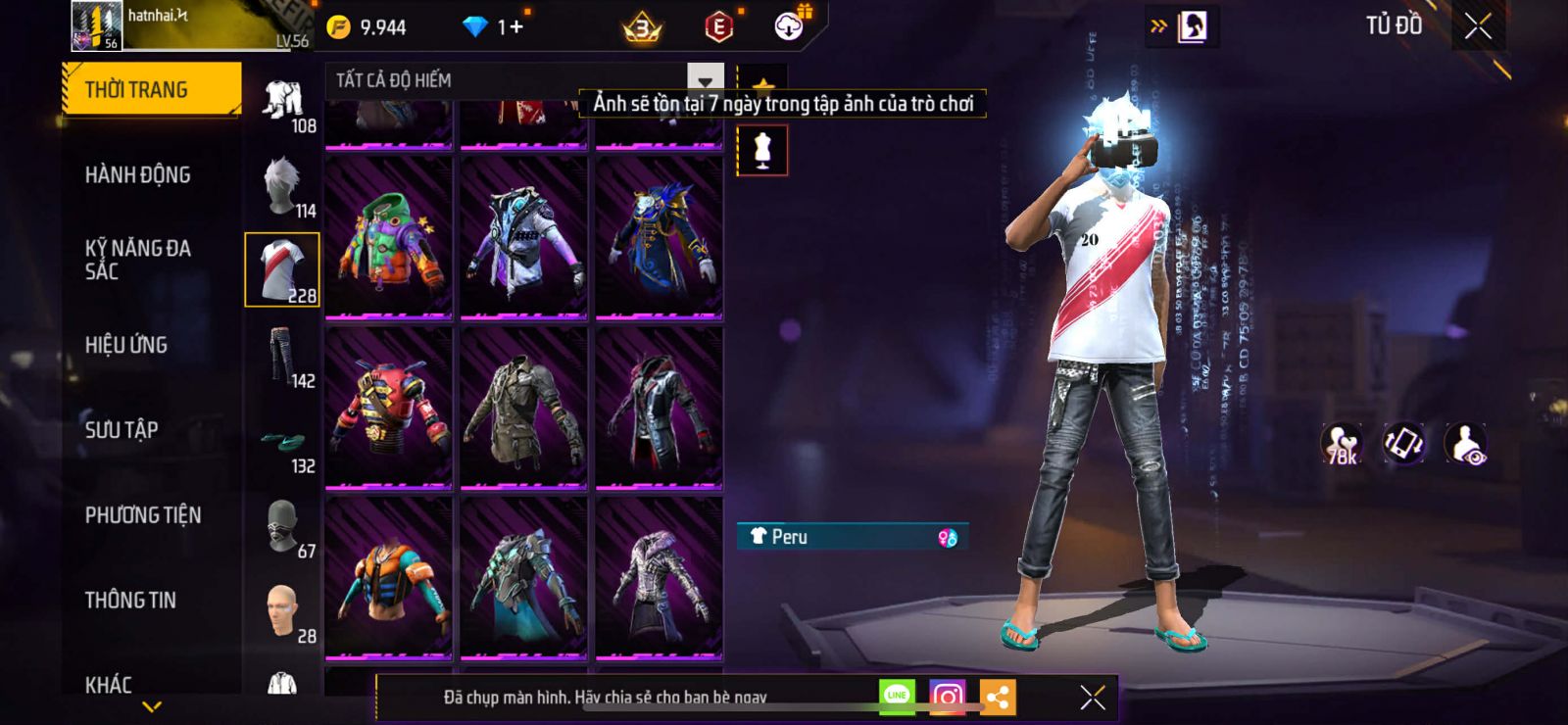Open the hair subcategory with 114 items

coord(283,187)
